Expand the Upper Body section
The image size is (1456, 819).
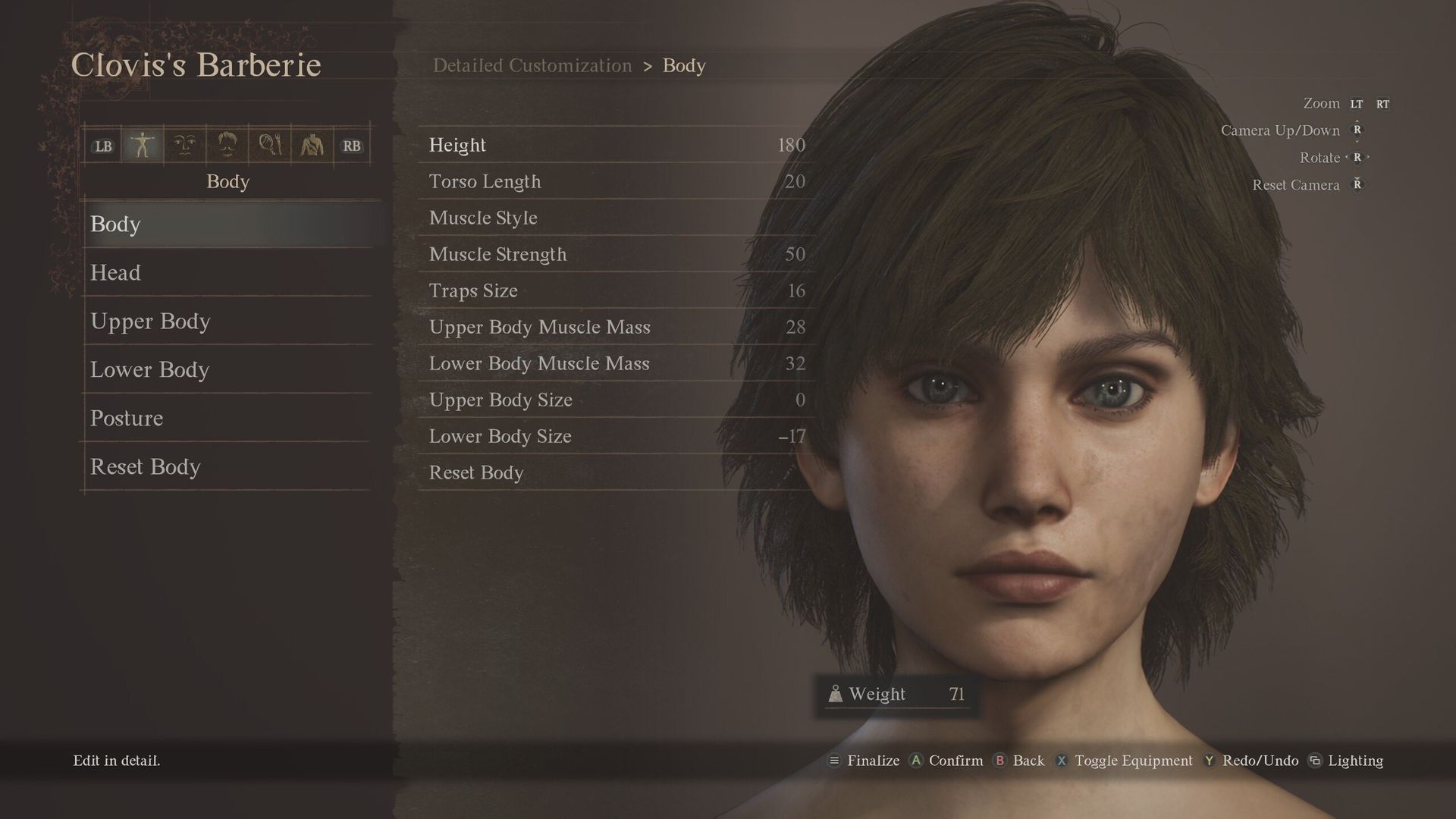point(151,322)
